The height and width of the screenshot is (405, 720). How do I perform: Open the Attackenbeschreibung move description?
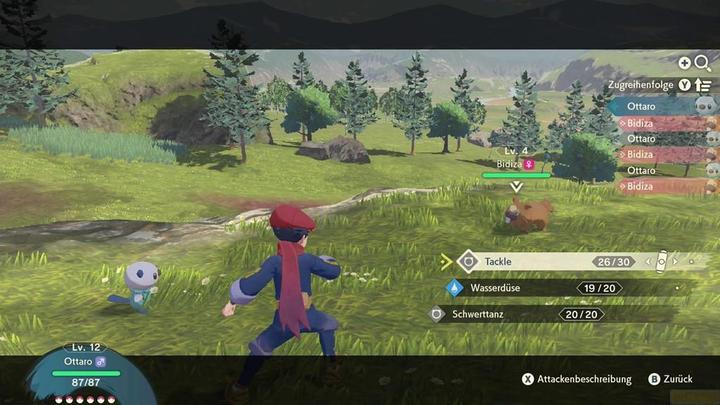tap(577, 380)
